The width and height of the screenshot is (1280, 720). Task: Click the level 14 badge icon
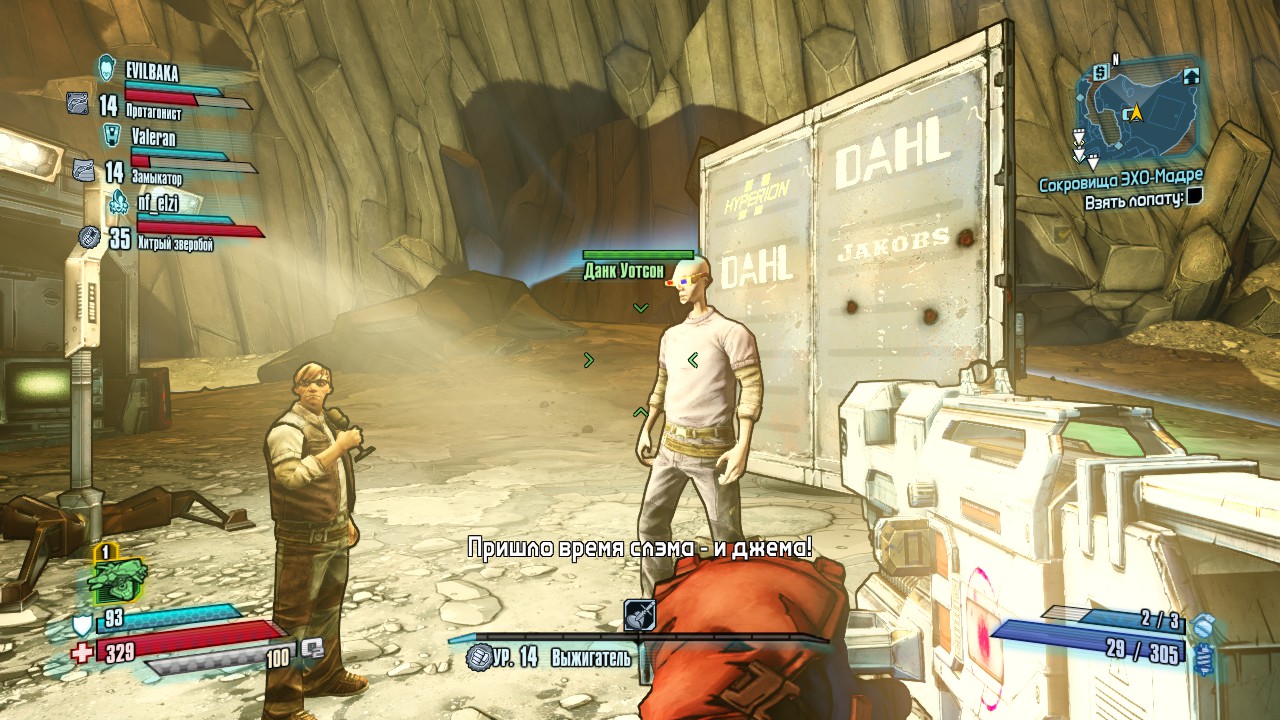478,657
